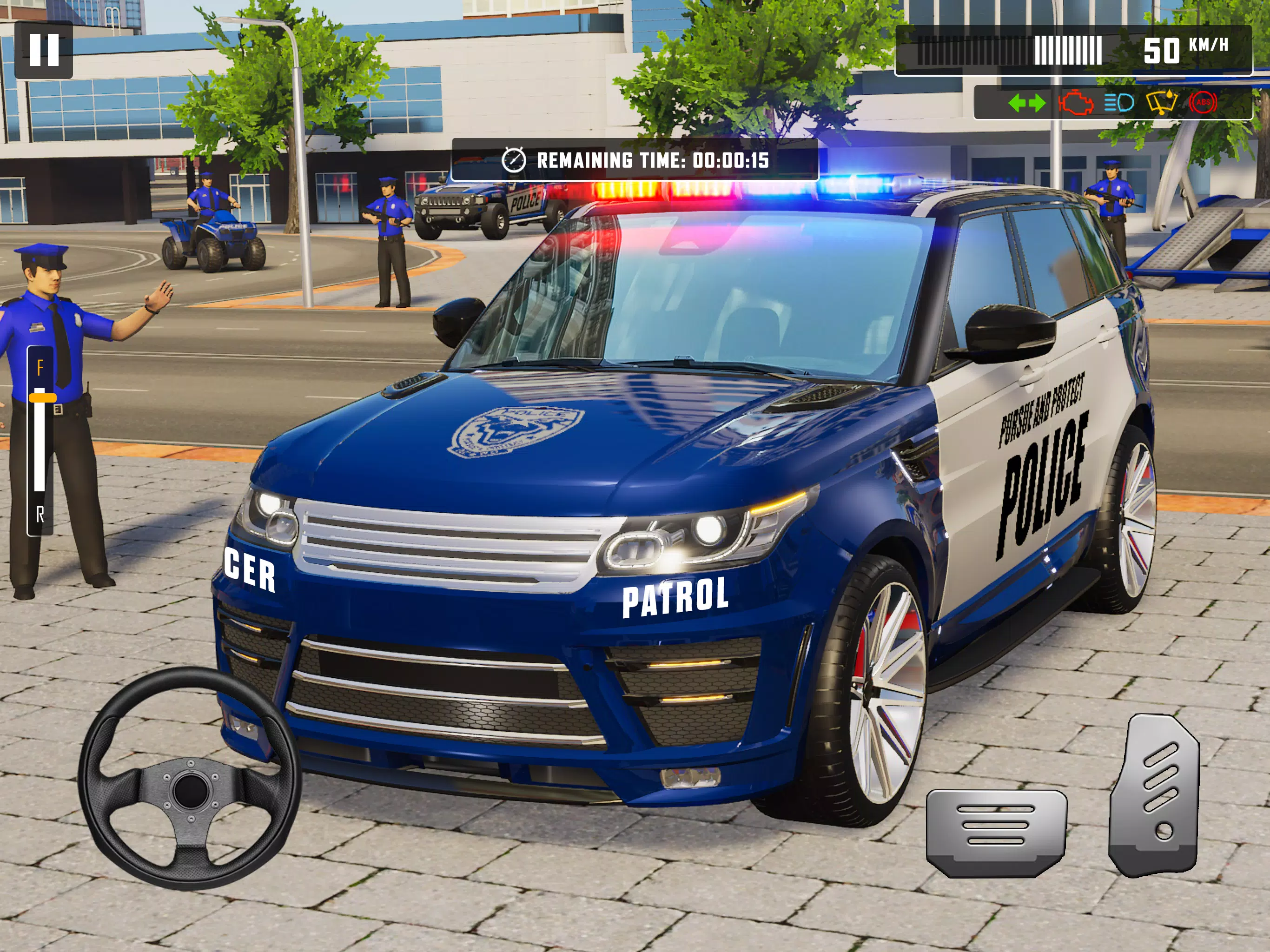
Task: Click the red ABS indicator
Action: point(1203,103)
